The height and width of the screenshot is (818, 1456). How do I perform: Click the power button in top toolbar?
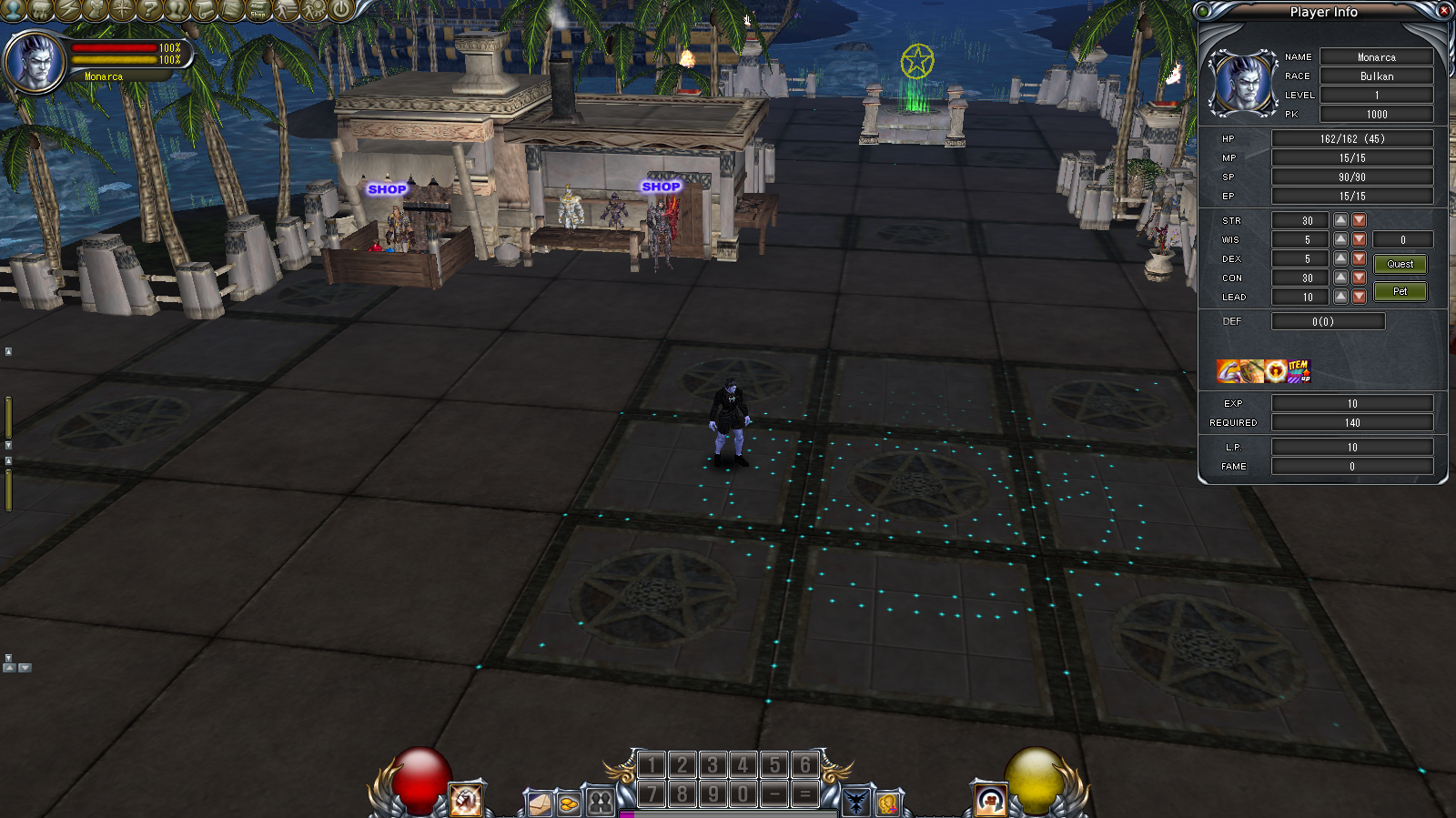pos(340,10)
